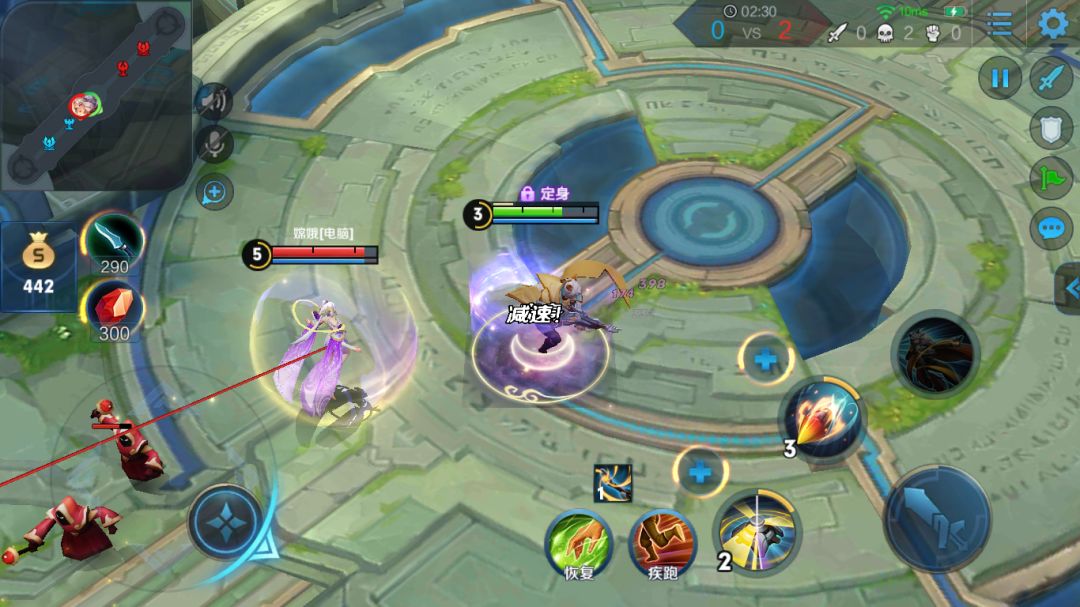Use the 恢复 heal spell
Screen dimensions: 1080x607
579,543
